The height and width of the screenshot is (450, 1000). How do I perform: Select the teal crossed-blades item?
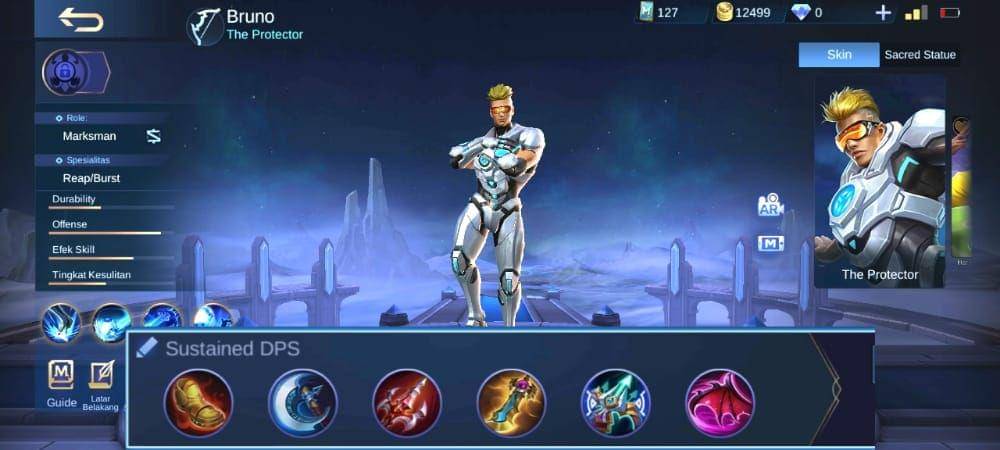click(x=615, y=403)
